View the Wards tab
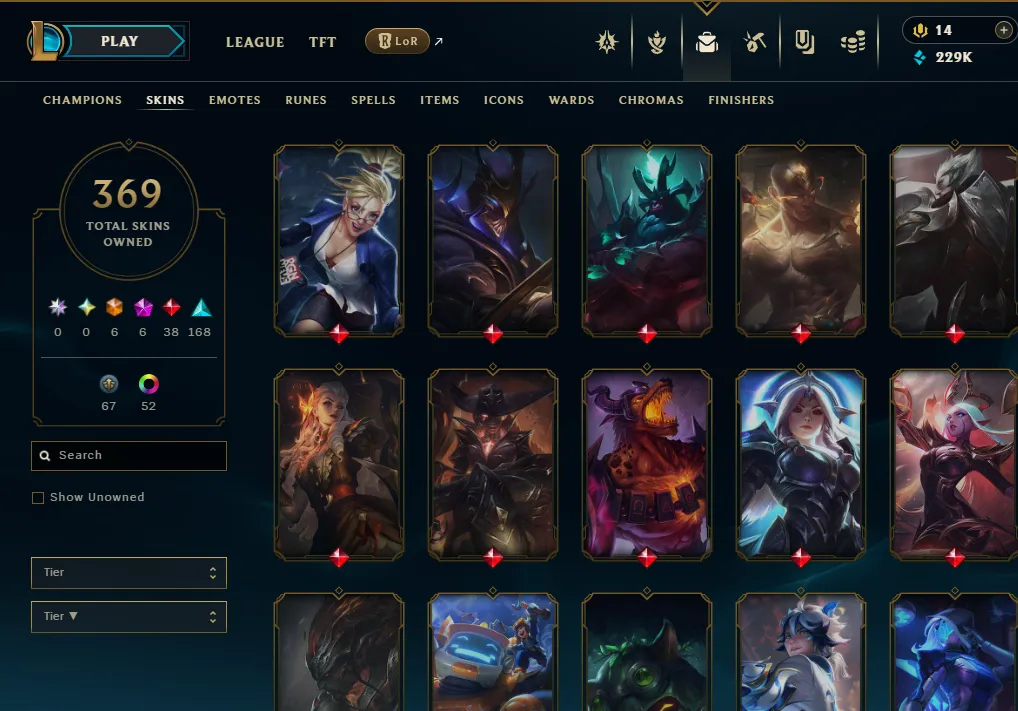 (x=571, y=100)
